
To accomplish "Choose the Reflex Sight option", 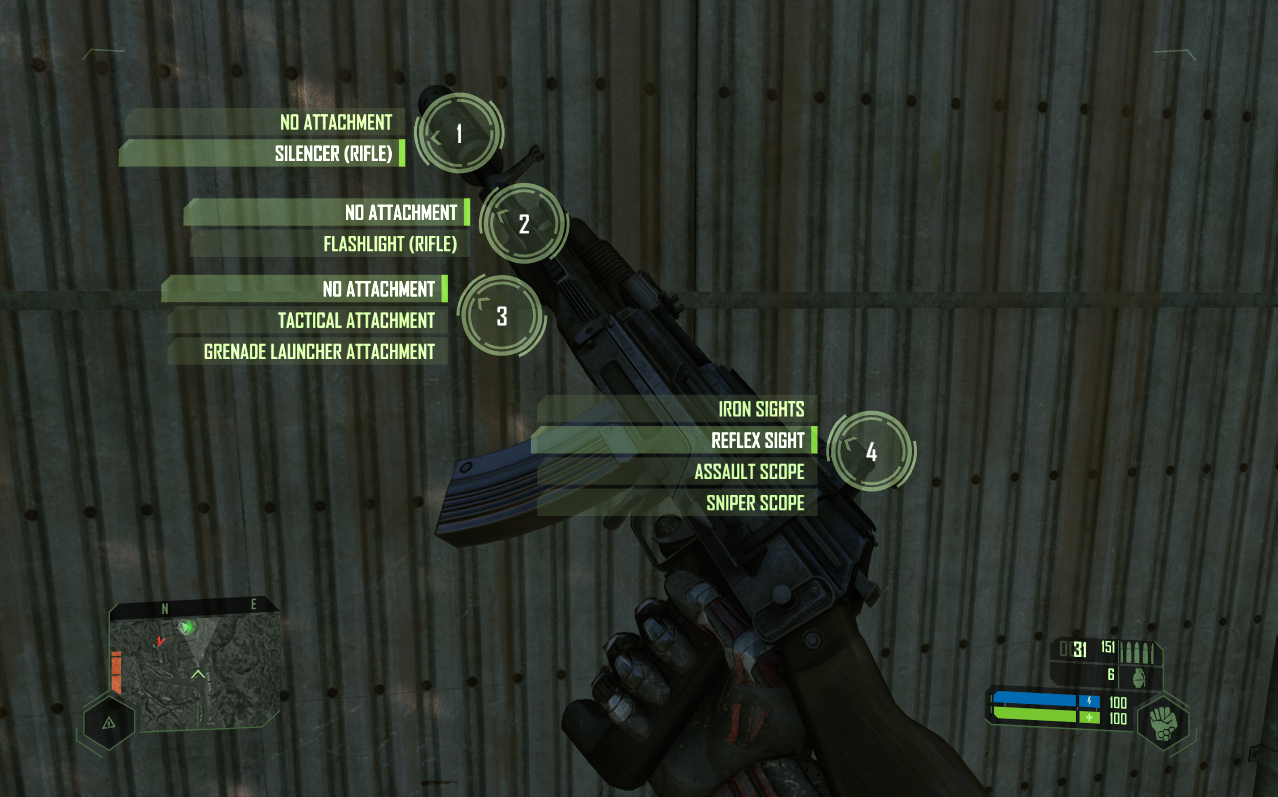I will point(757,440).
